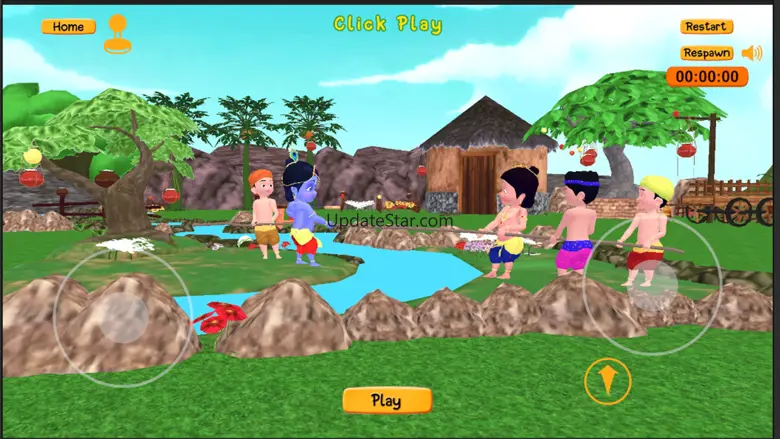
Task: Hit the Respawn button
Action: [706, 53]
